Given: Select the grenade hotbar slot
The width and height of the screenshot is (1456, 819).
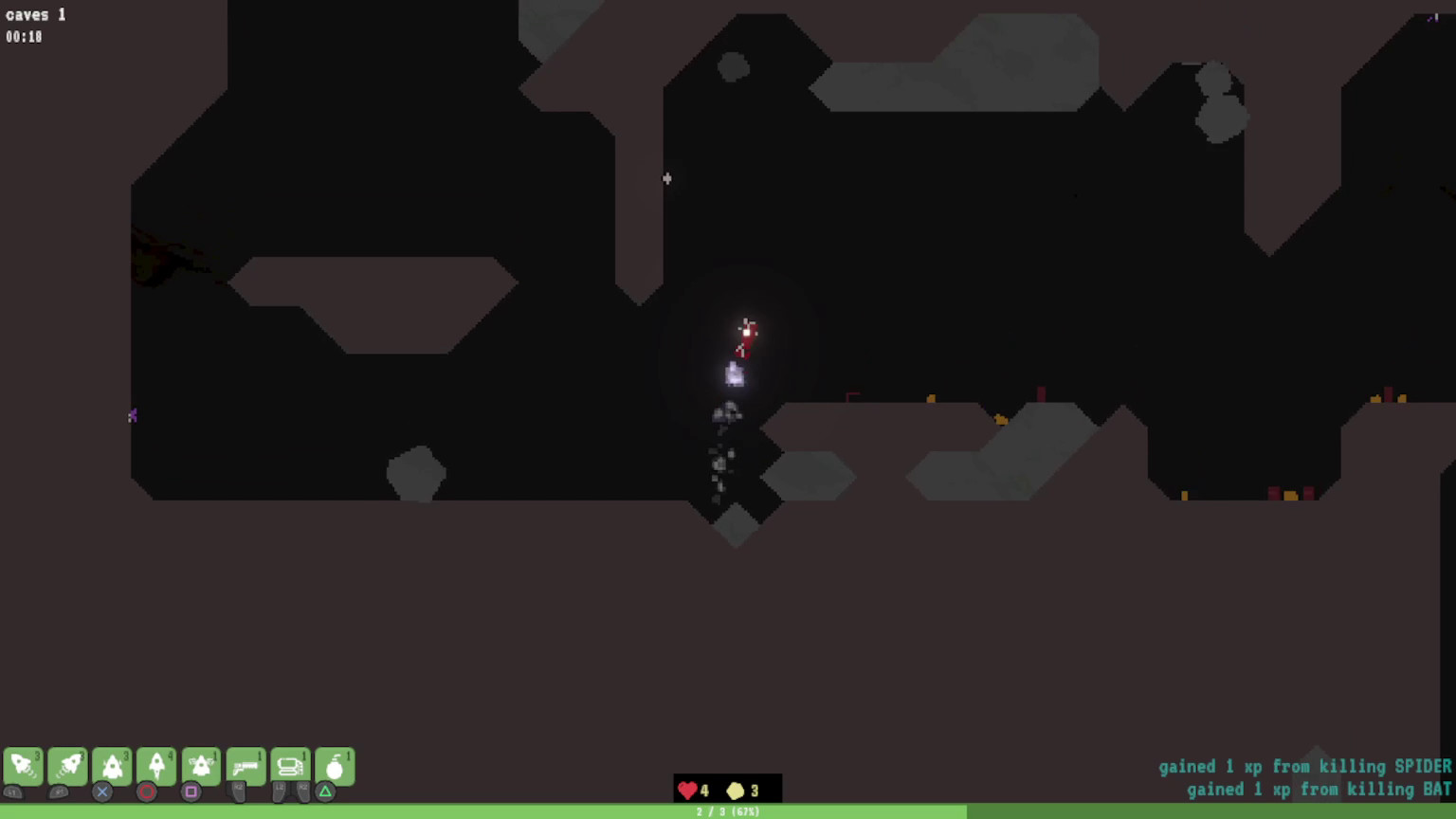Looking at the screenshot, I should coord(334,764).
